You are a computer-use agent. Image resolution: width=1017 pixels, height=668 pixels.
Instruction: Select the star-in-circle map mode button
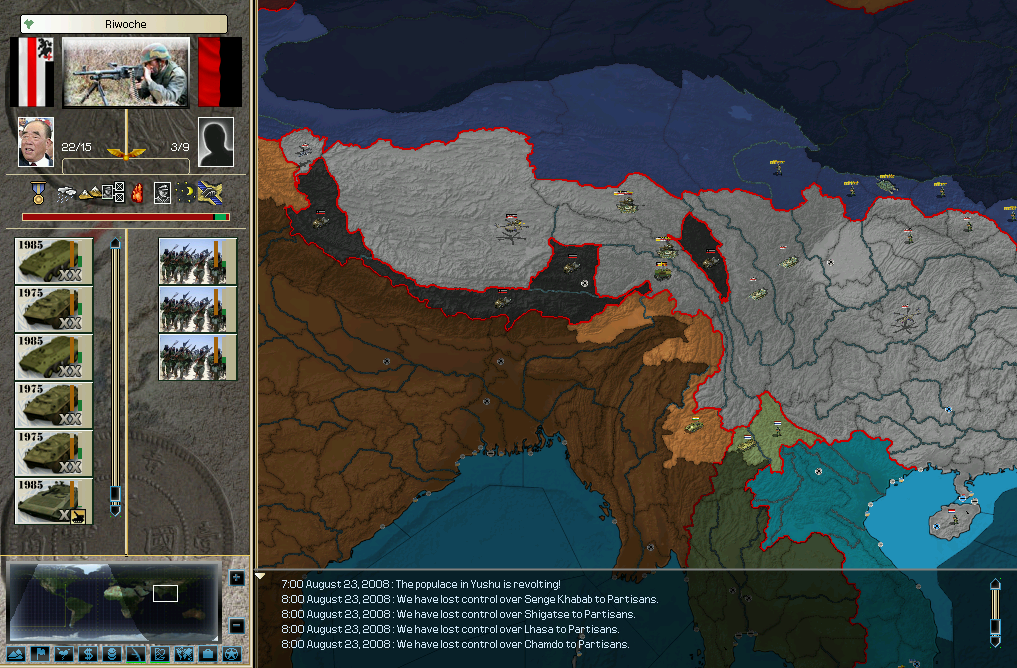231,654
